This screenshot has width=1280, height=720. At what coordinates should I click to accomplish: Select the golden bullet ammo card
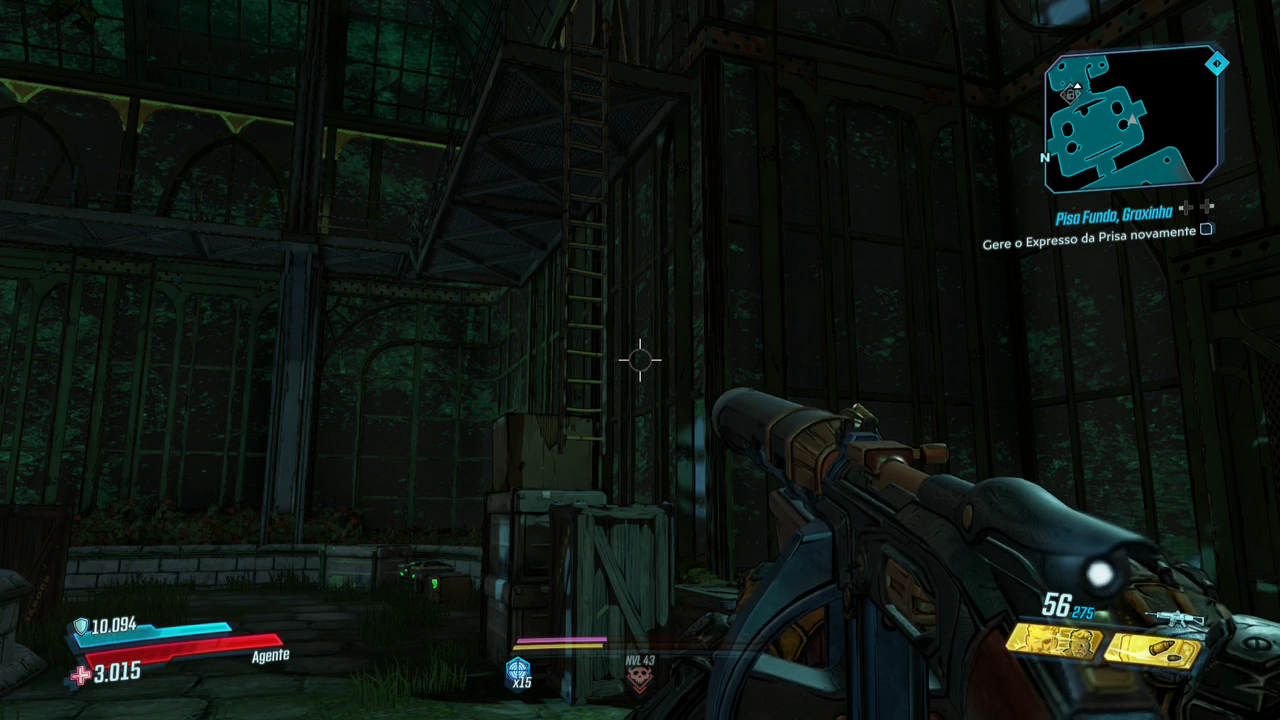(x=1152, y=650)
